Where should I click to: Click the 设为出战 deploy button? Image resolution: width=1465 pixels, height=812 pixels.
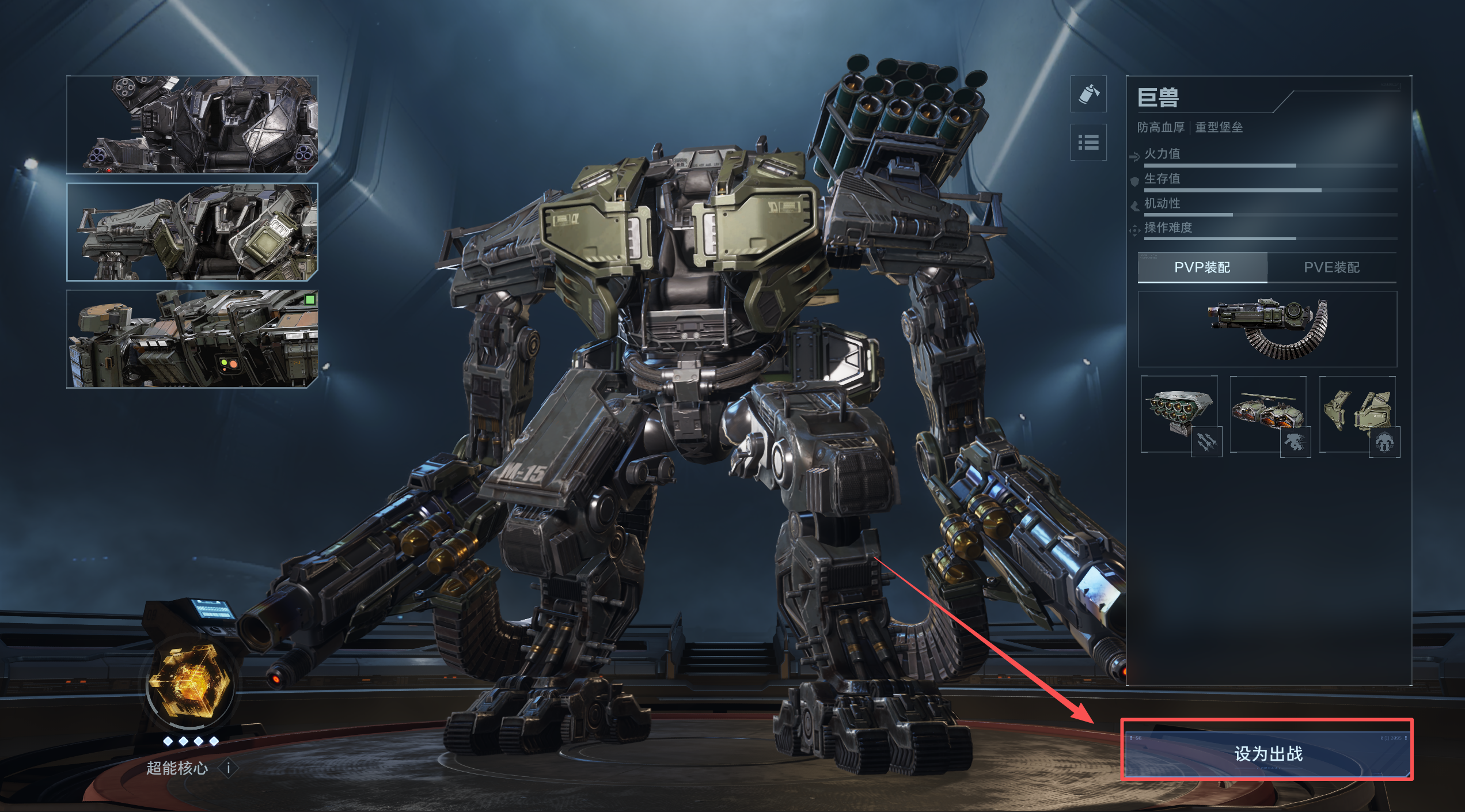pyautogui.click(x=1267, y=754)
